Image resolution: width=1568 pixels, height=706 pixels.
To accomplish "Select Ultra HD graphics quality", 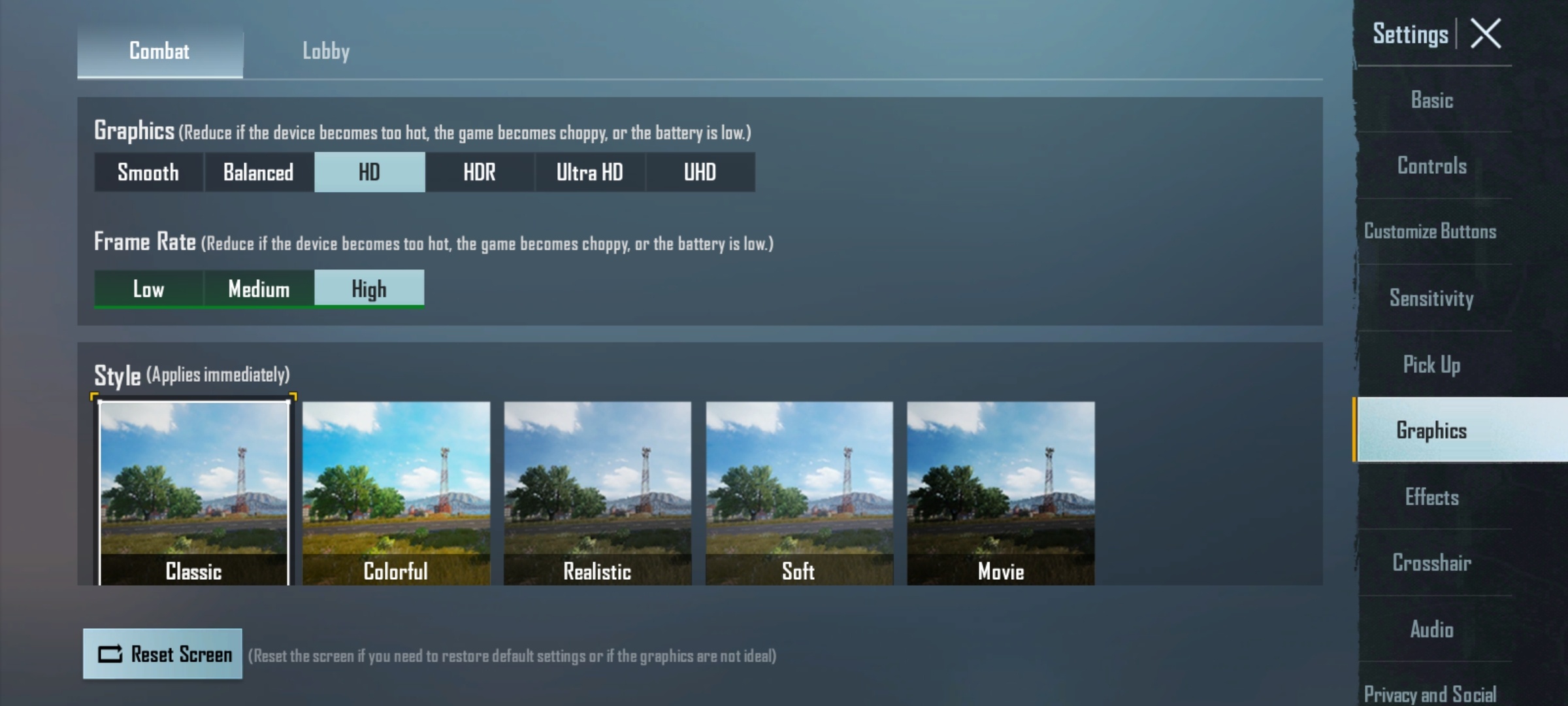I will pyautogui.click(x=589, y=173).
